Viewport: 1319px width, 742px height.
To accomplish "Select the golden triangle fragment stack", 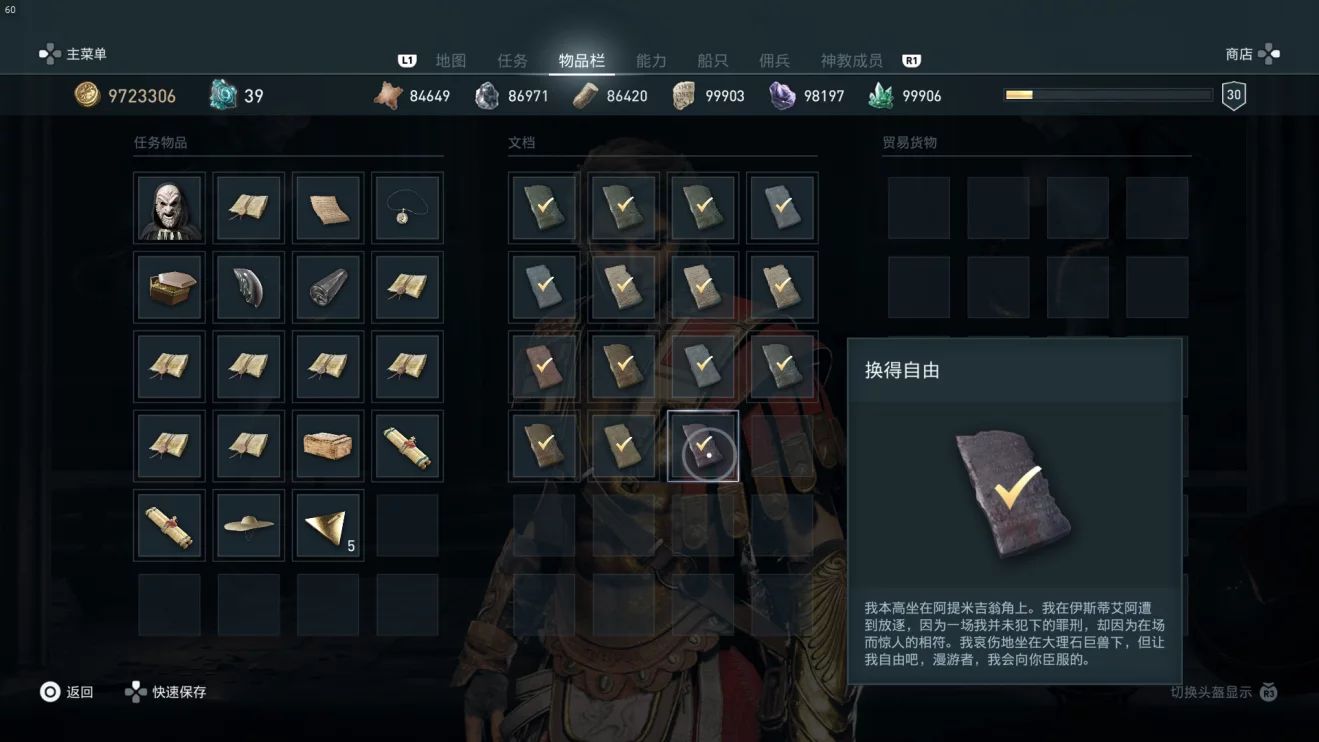I will pyautogui.click(x=327, y=525).
